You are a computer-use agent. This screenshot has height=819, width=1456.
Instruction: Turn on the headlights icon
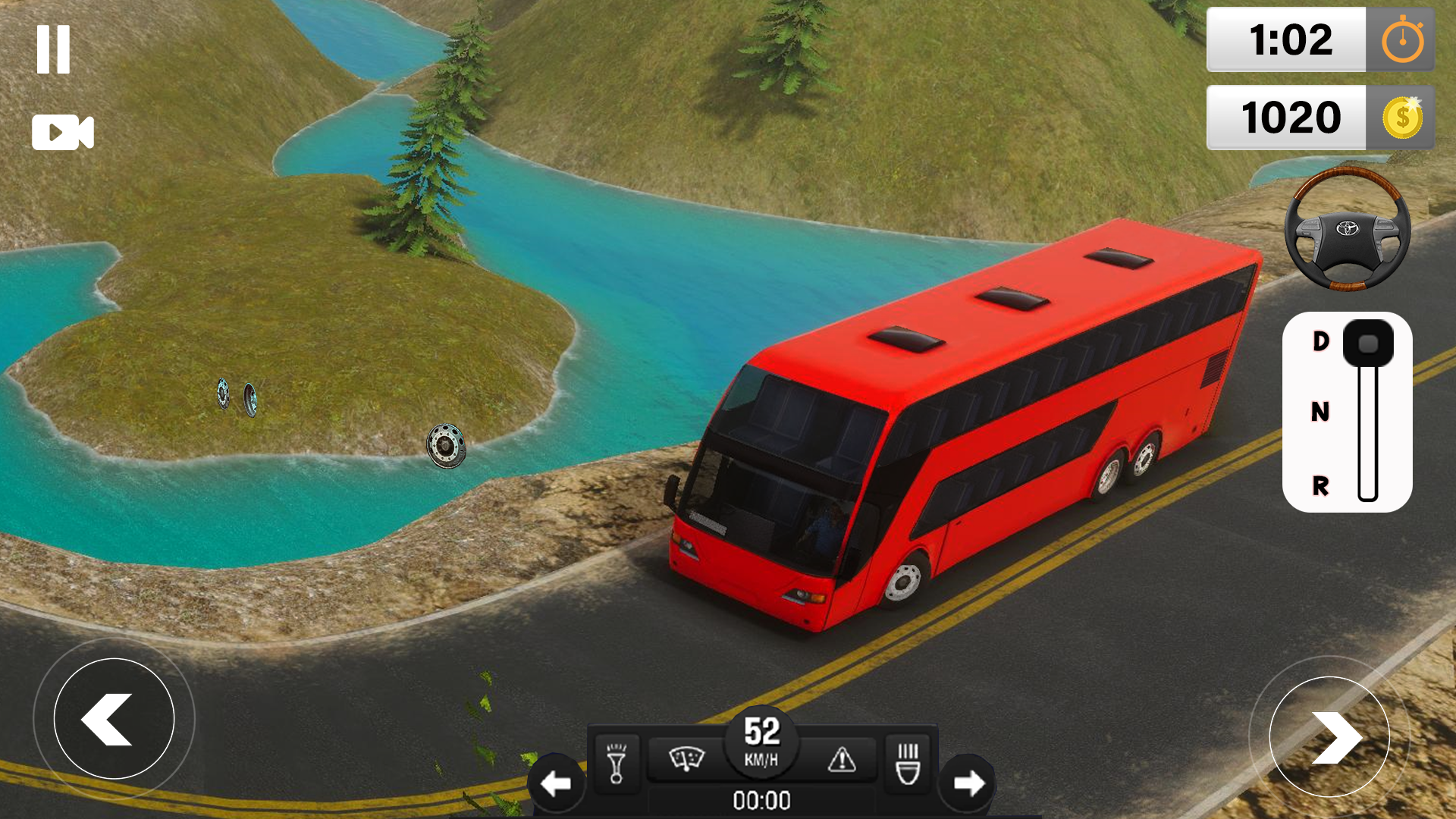coord(908,762)
